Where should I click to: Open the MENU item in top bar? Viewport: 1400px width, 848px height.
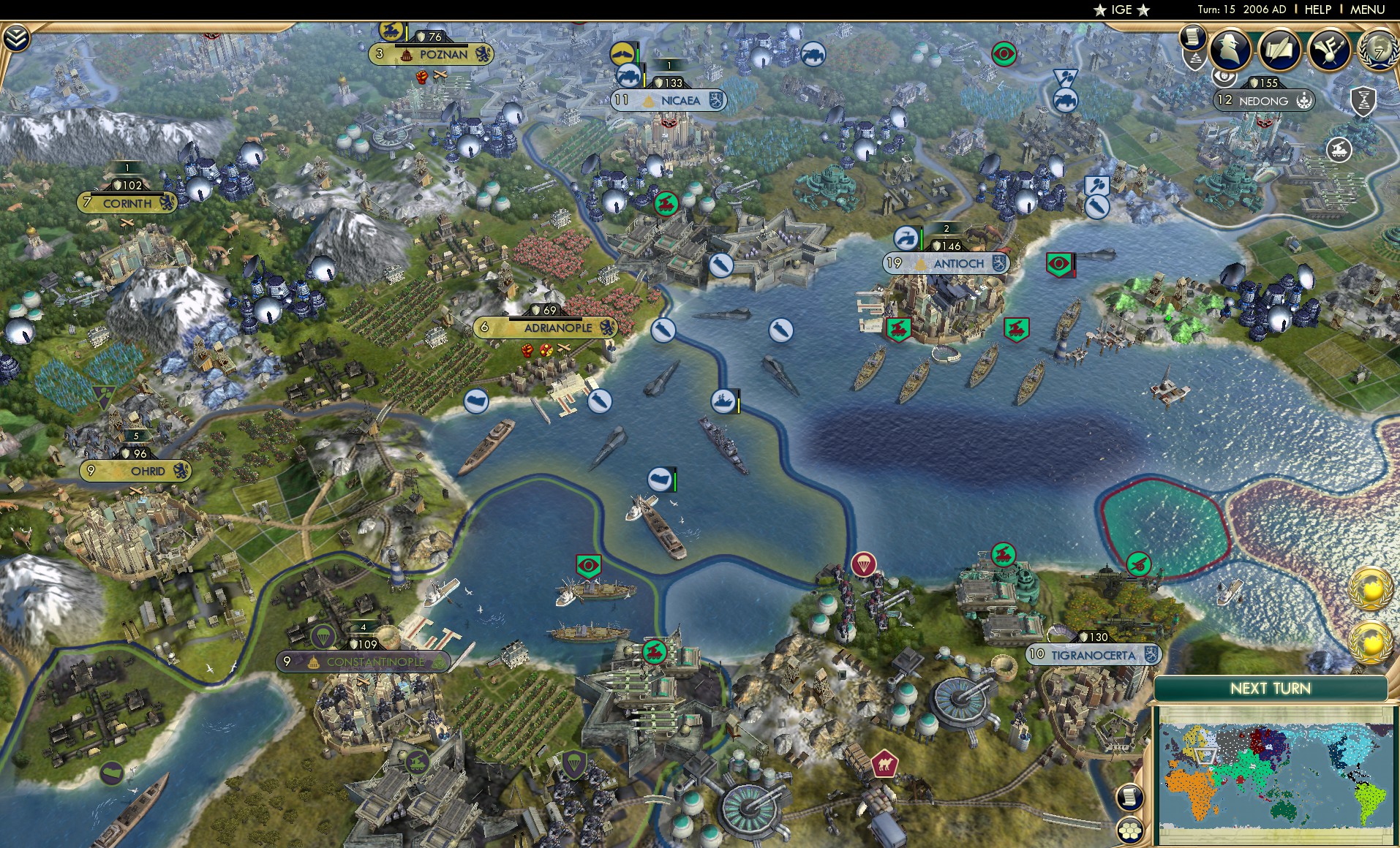coord(1369,10)
